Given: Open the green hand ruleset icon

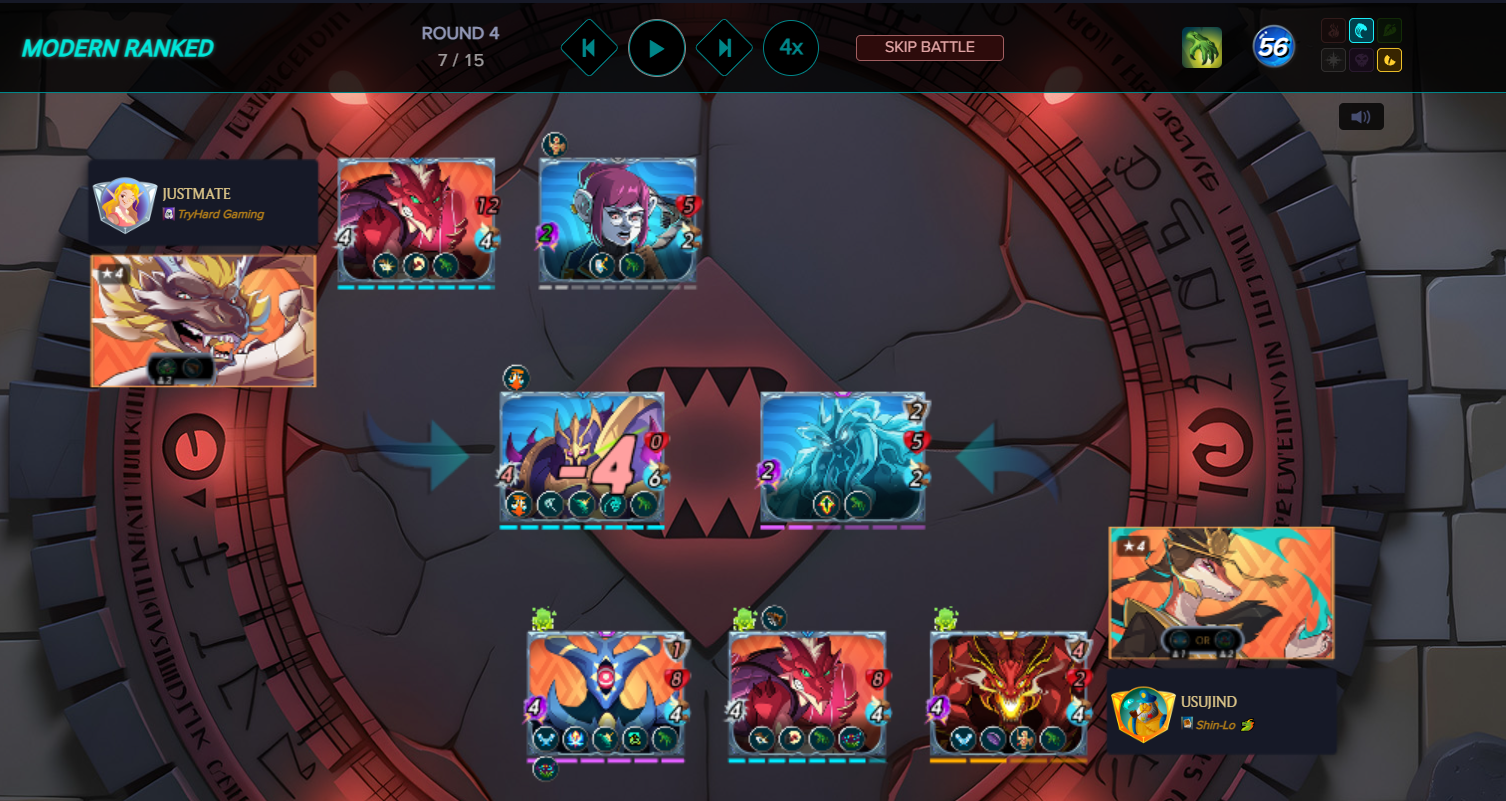Looking at the screenshot, I should 1202,47.
